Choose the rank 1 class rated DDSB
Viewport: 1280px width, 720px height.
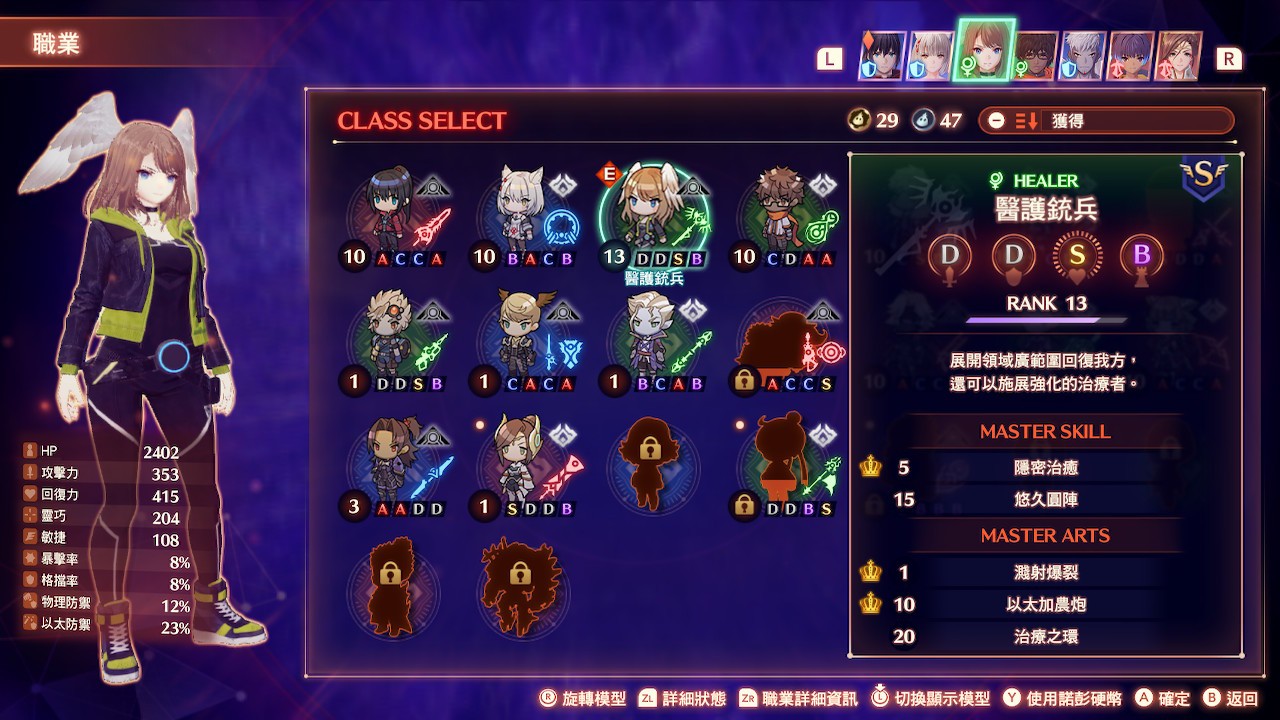pos(395,340)
